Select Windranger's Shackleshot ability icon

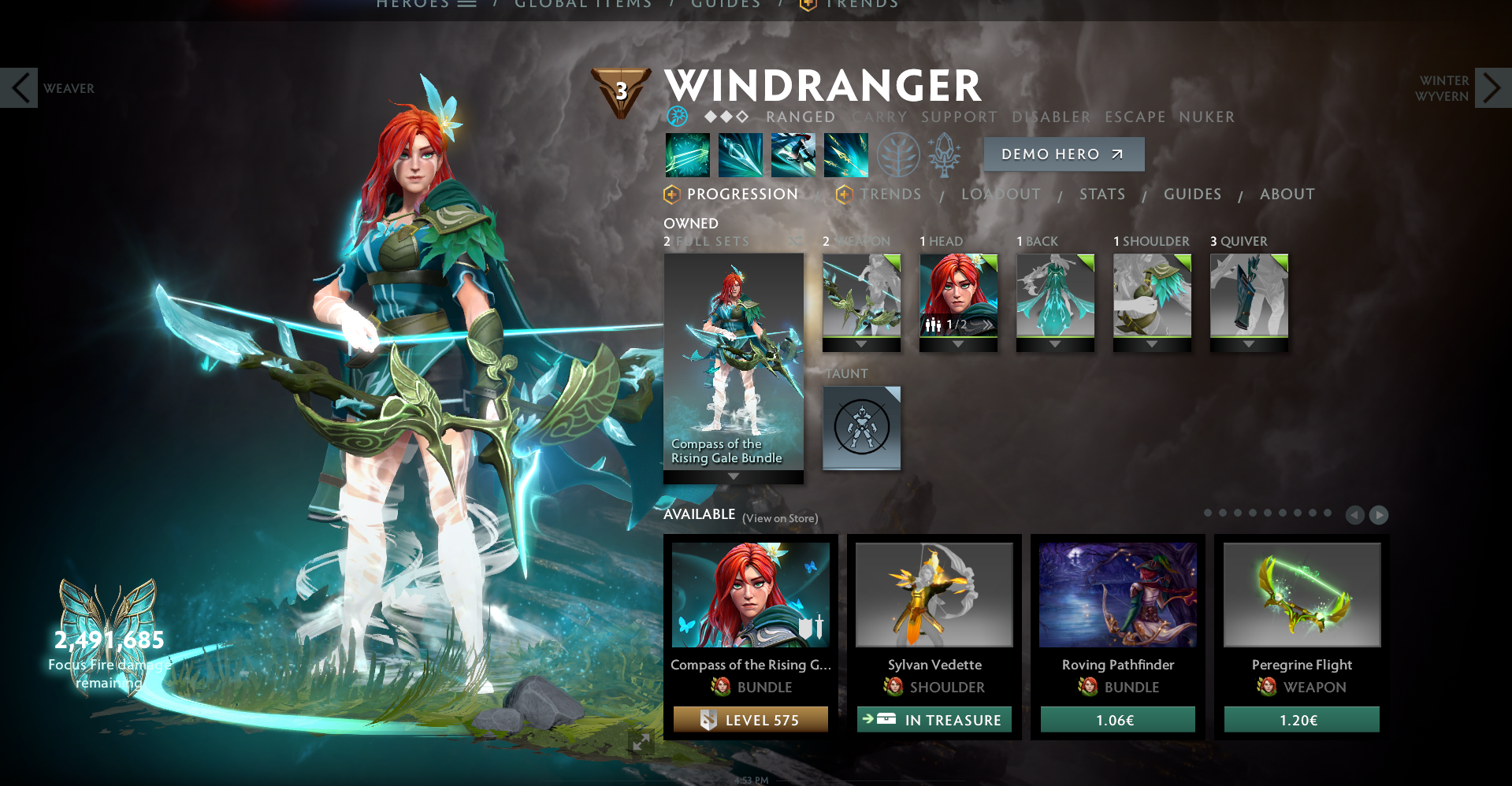point(685,154)
